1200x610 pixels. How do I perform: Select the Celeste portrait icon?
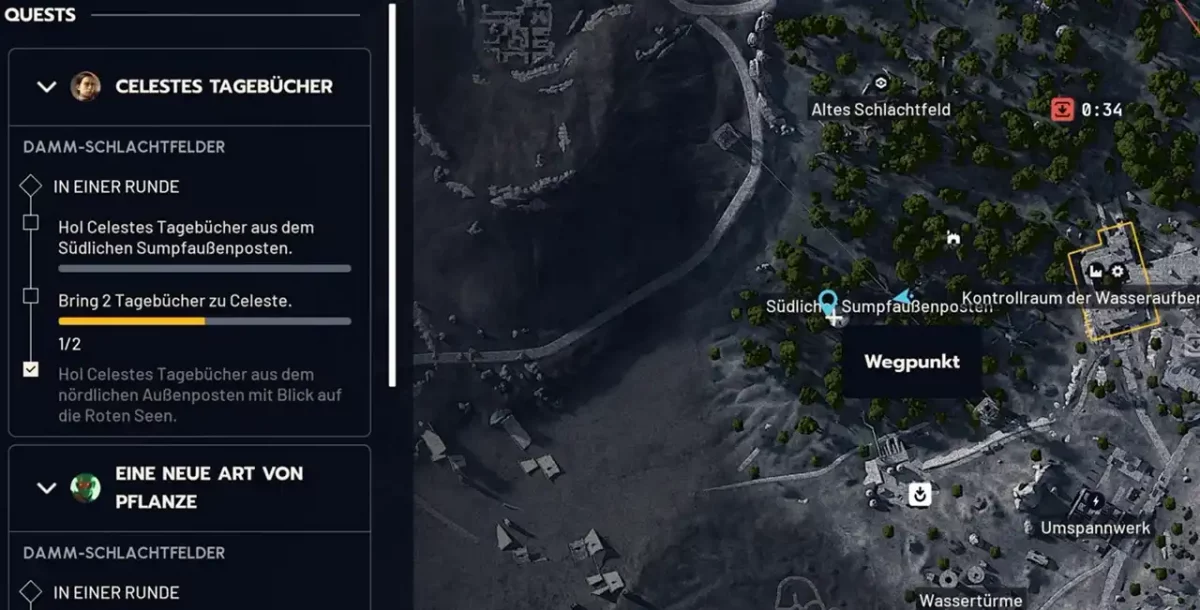pos(85,86)
